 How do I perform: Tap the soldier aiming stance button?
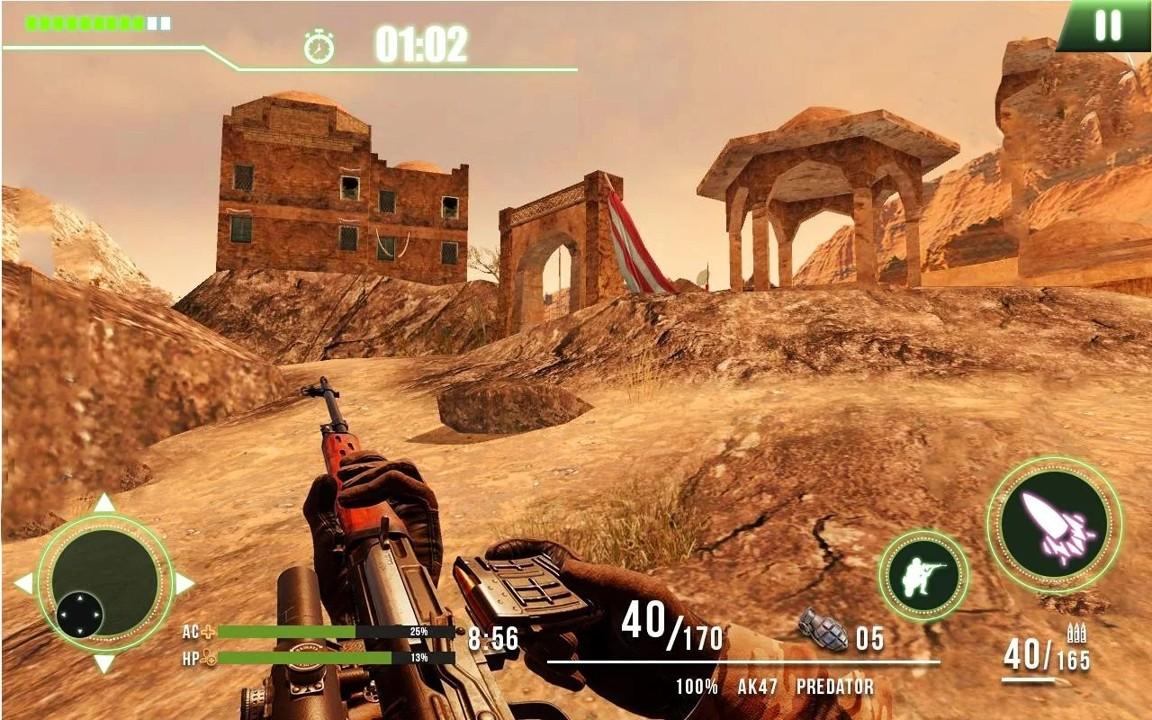(923, 575)
